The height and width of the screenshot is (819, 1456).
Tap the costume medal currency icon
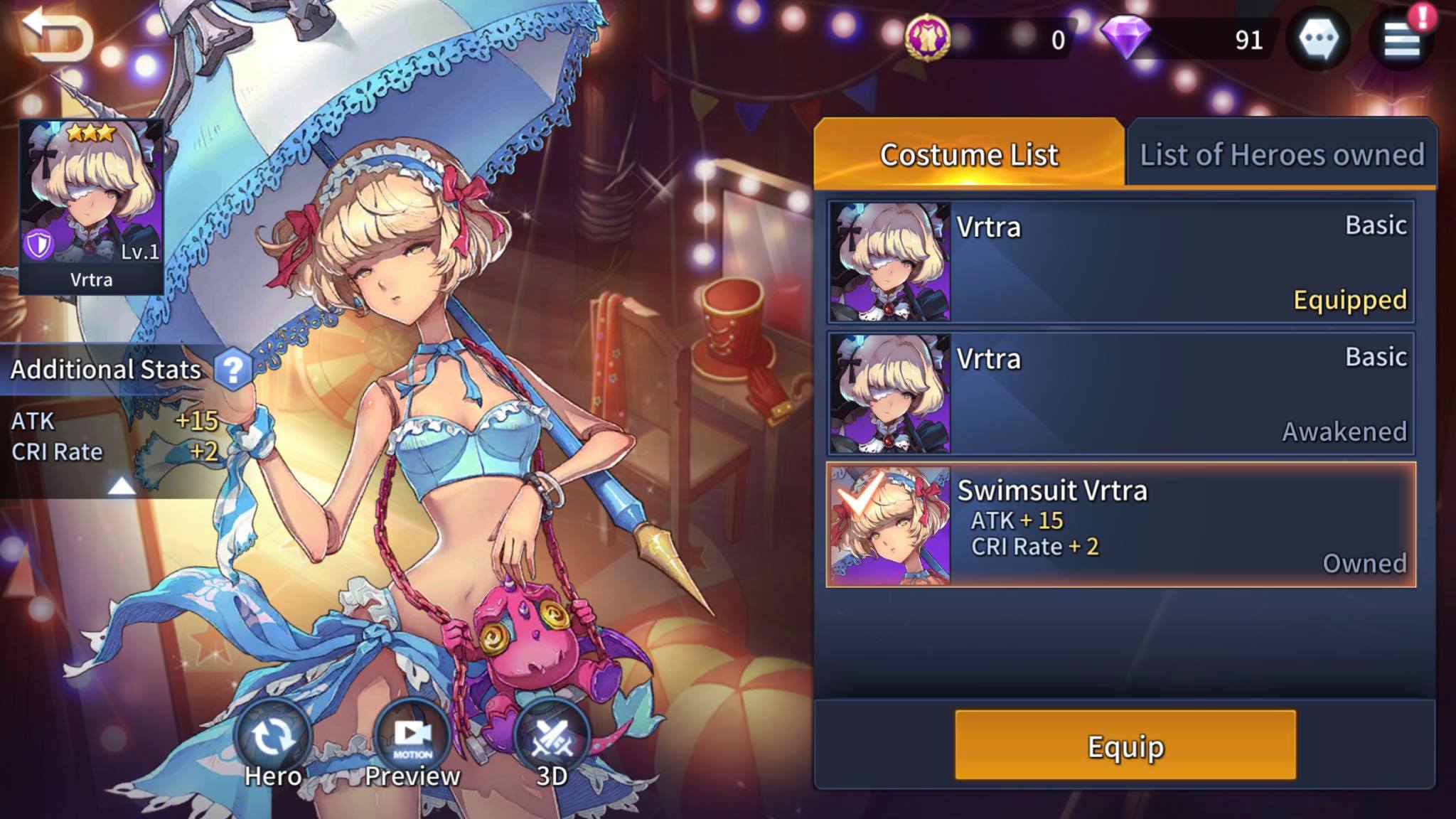(x=928, y=37)
